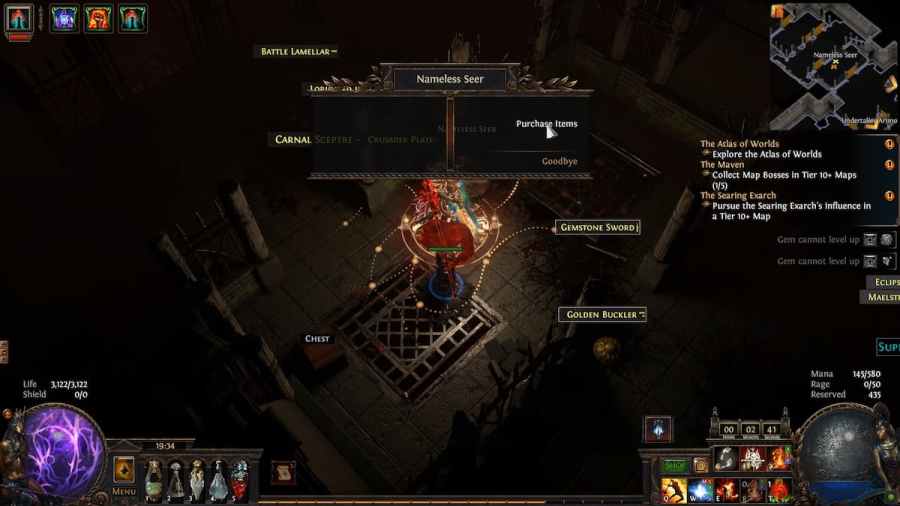
Task: Open the Menu button beside the flasks
Action: click(124, 474)
